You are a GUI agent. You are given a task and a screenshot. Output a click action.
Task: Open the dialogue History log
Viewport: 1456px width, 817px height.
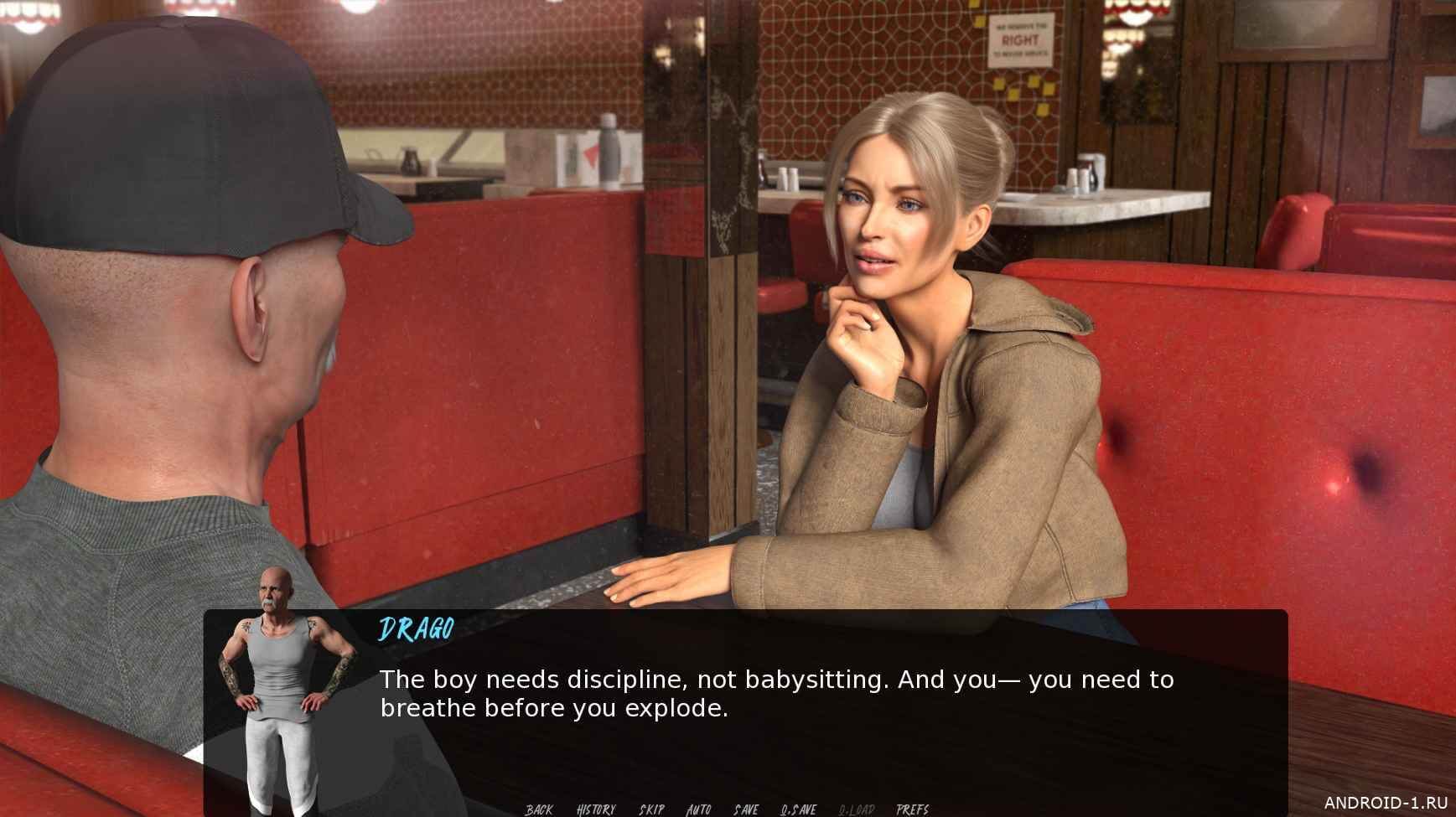[596, 809]
